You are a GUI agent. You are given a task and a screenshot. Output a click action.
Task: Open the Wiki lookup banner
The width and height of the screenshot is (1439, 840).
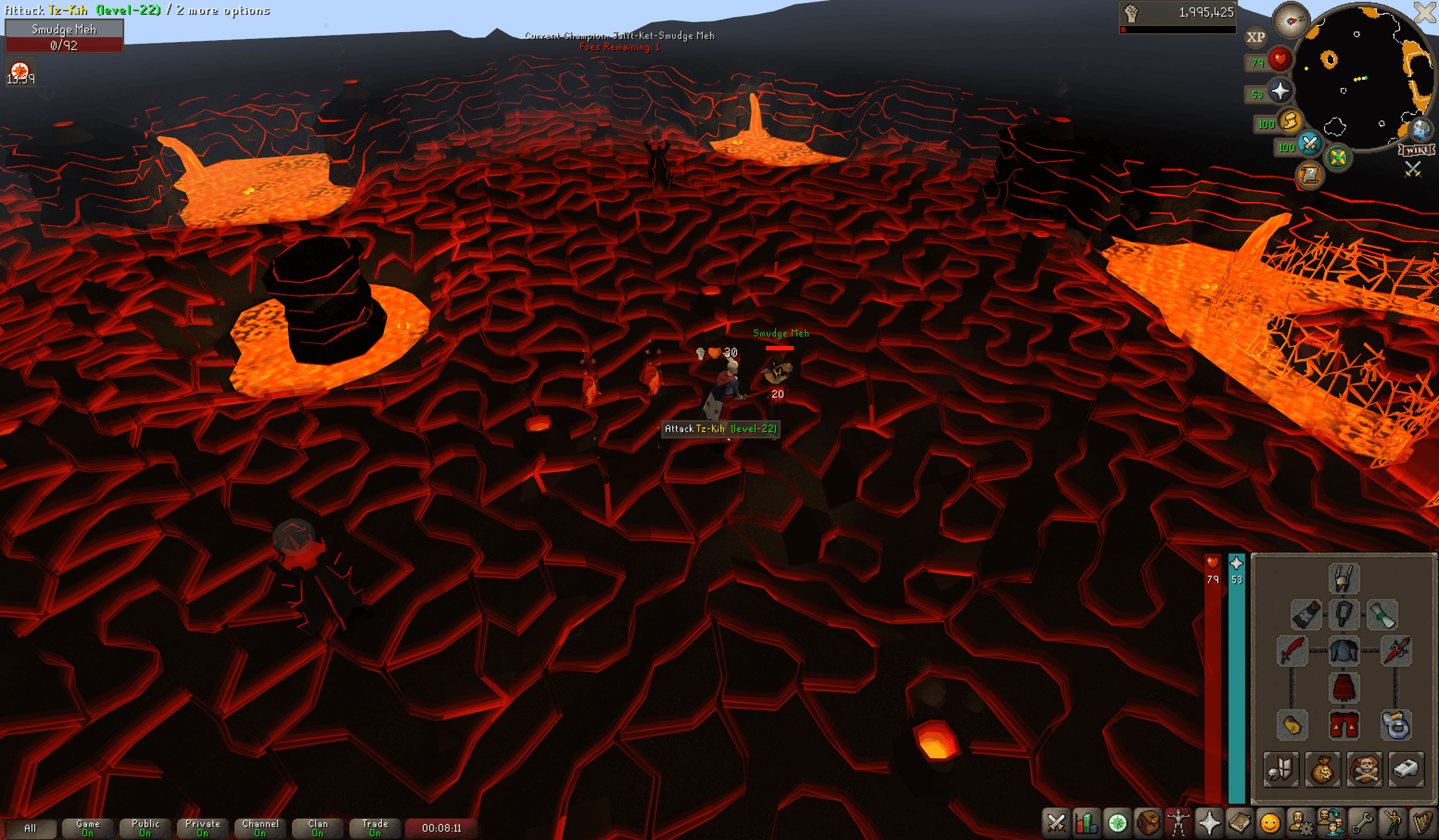point(1416,150)
